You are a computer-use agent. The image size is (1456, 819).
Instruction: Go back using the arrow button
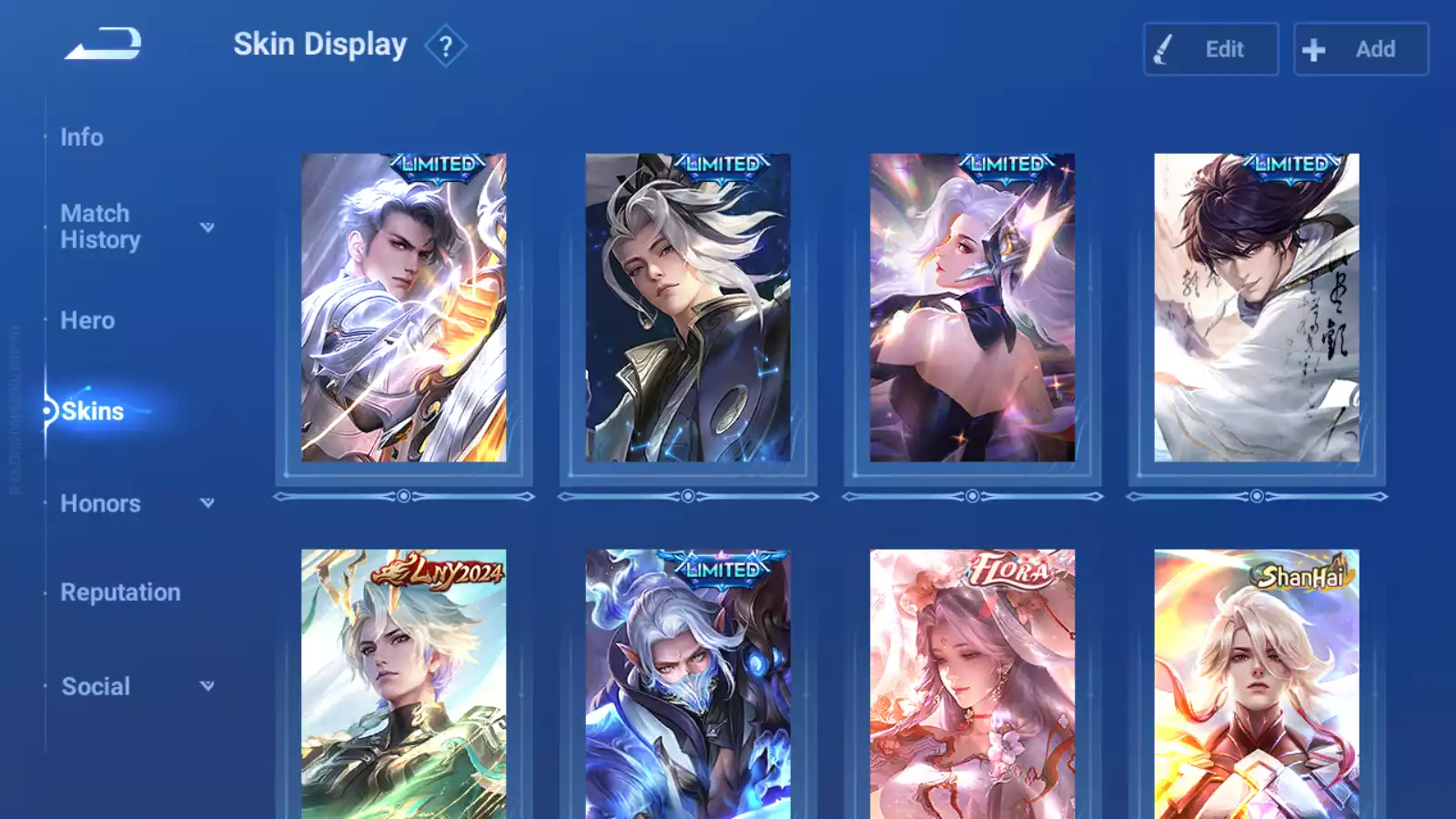click(x=103, y=44)
